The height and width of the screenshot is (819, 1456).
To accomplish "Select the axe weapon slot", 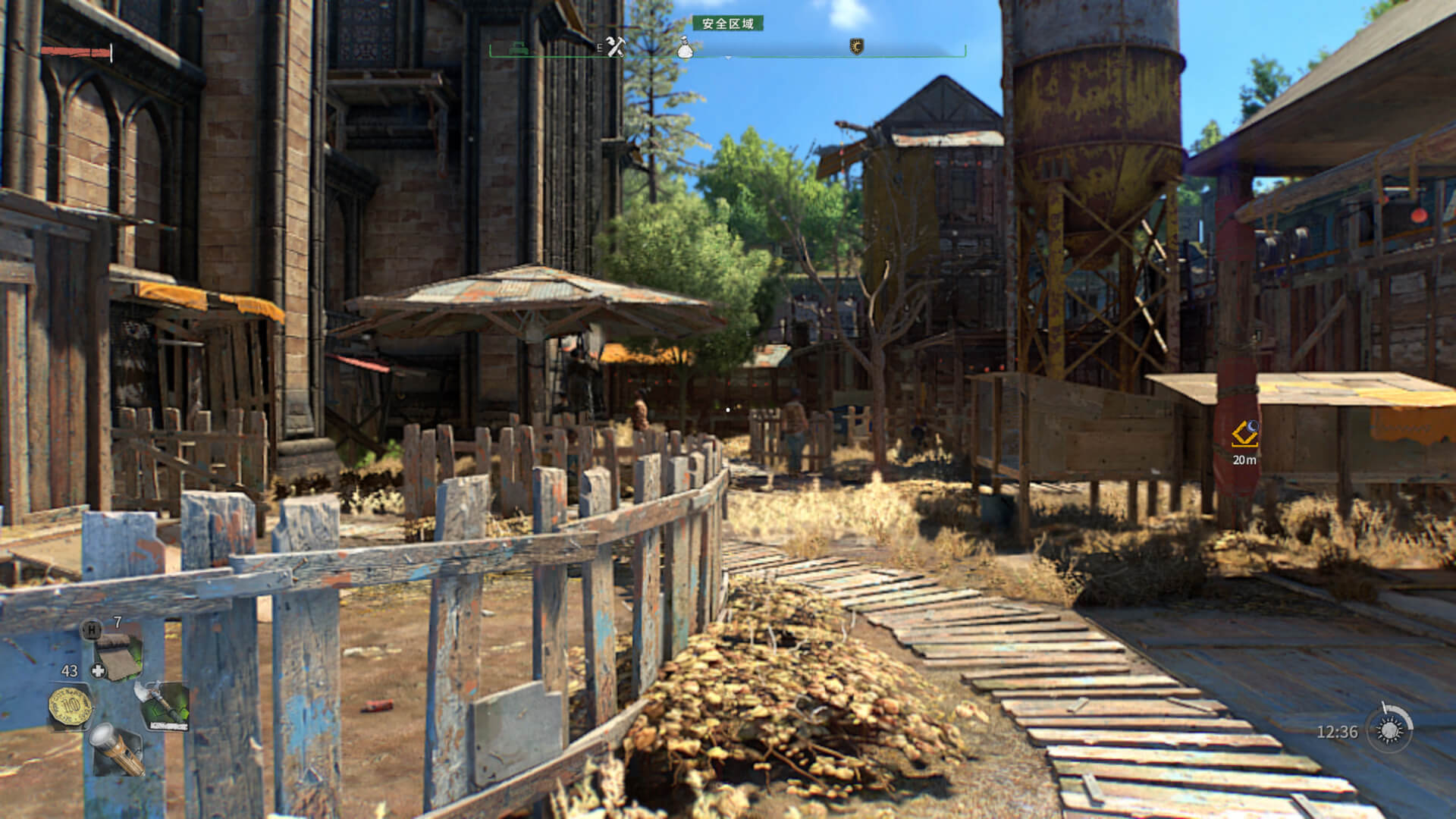I will coord(162,704).
